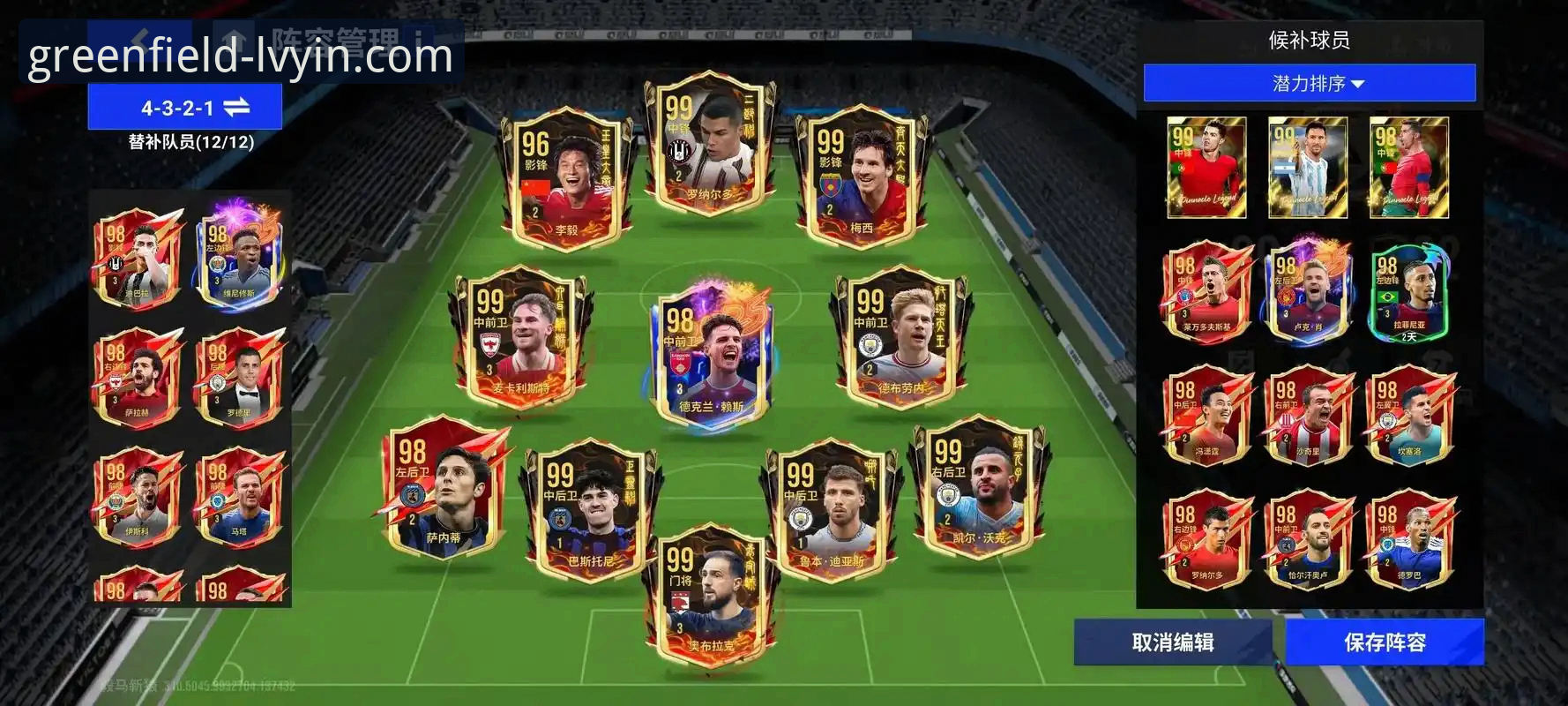
Task: Cancel editing via 取消编辑
Action: coord(1172,642)
